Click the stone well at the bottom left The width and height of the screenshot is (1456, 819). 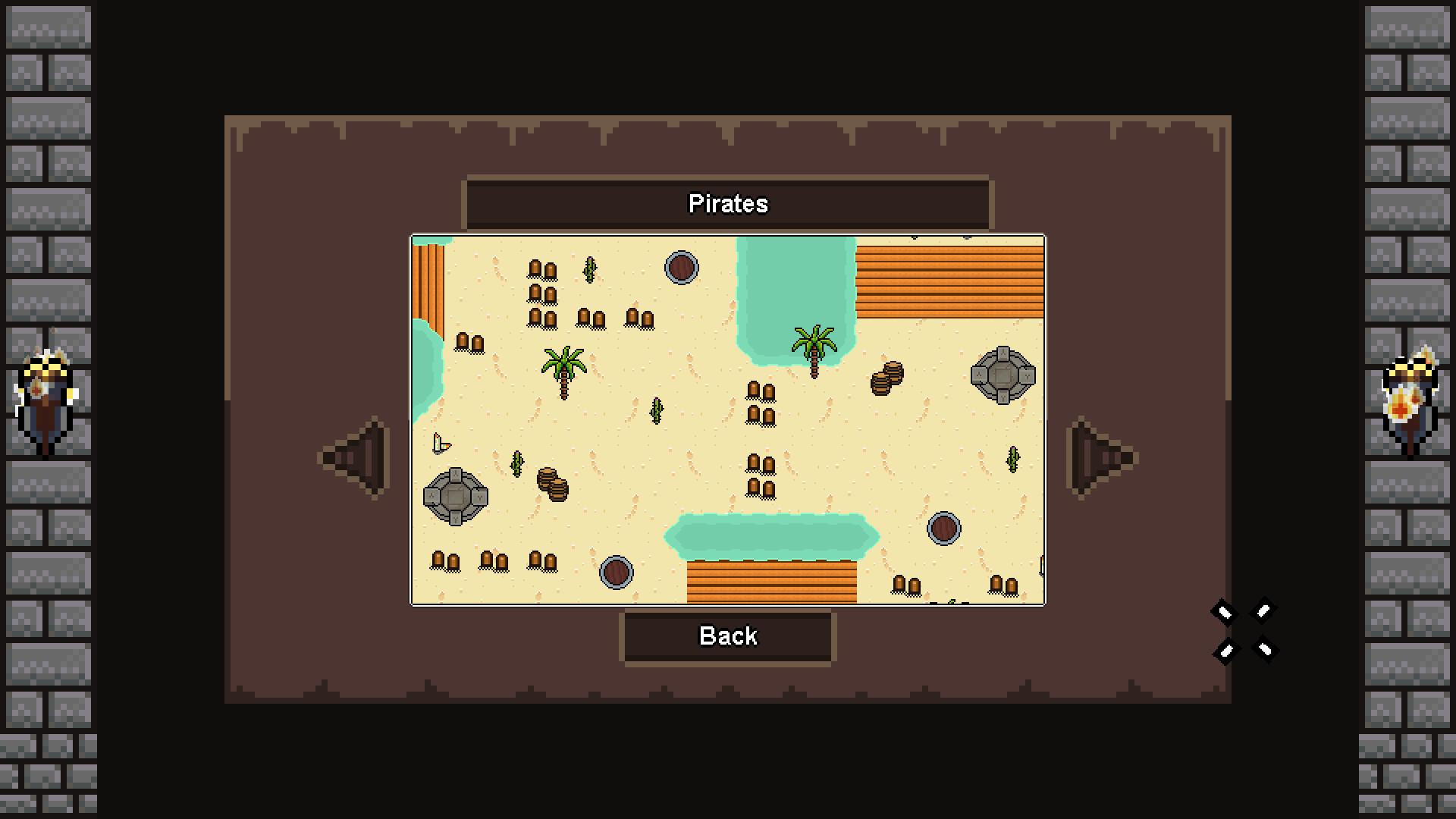coord(455,494)
